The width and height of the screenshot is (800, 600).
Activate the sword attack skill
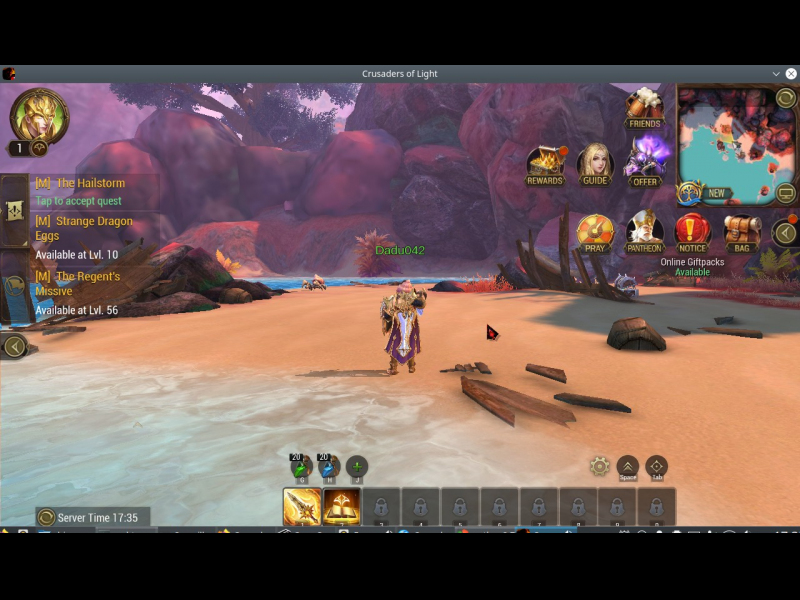(302, 507)
